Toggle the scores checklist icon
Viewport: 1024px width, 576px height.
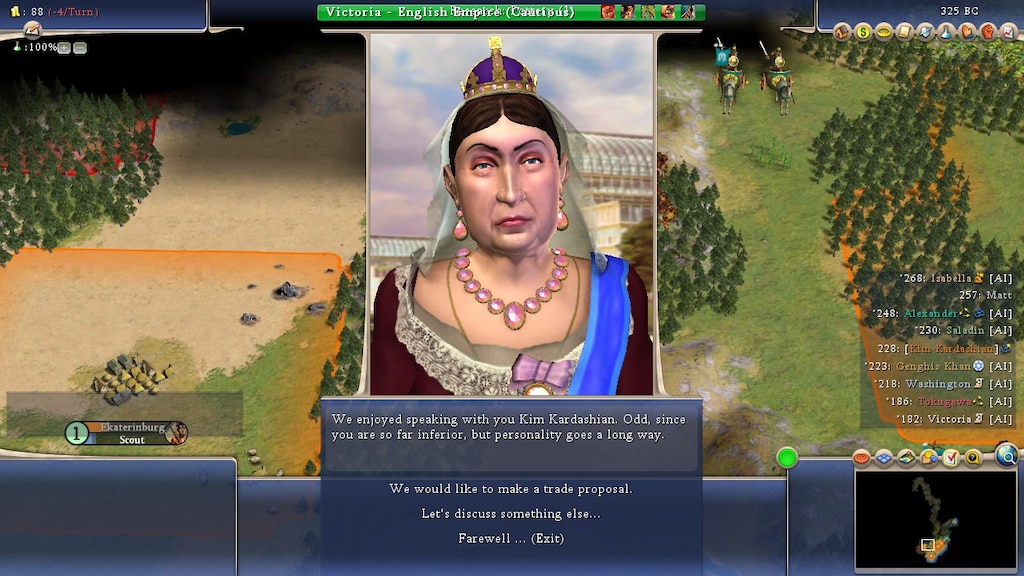coord(950,458)
